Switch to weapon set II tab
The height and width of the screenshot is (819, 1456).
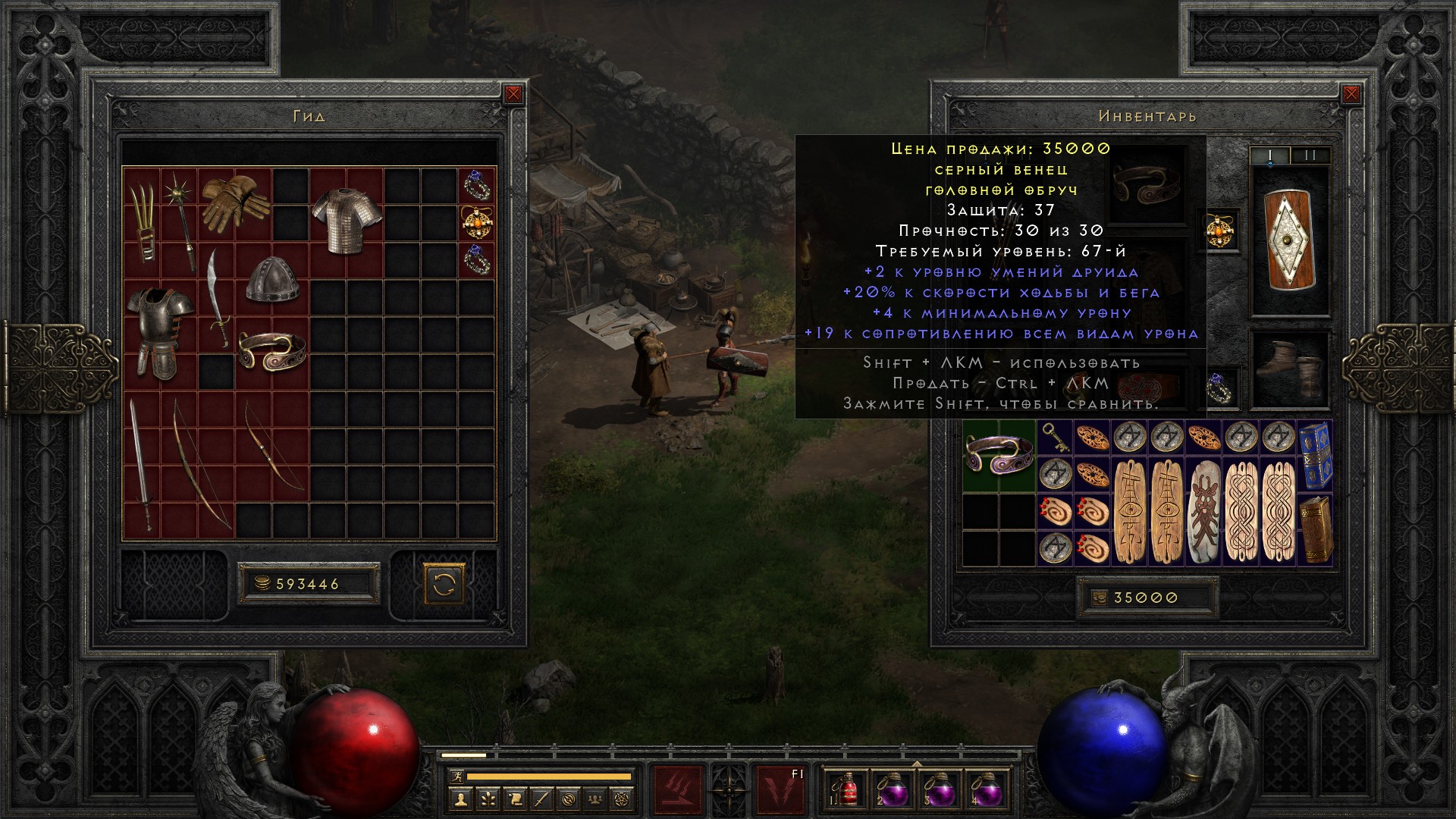point(1310,155)
